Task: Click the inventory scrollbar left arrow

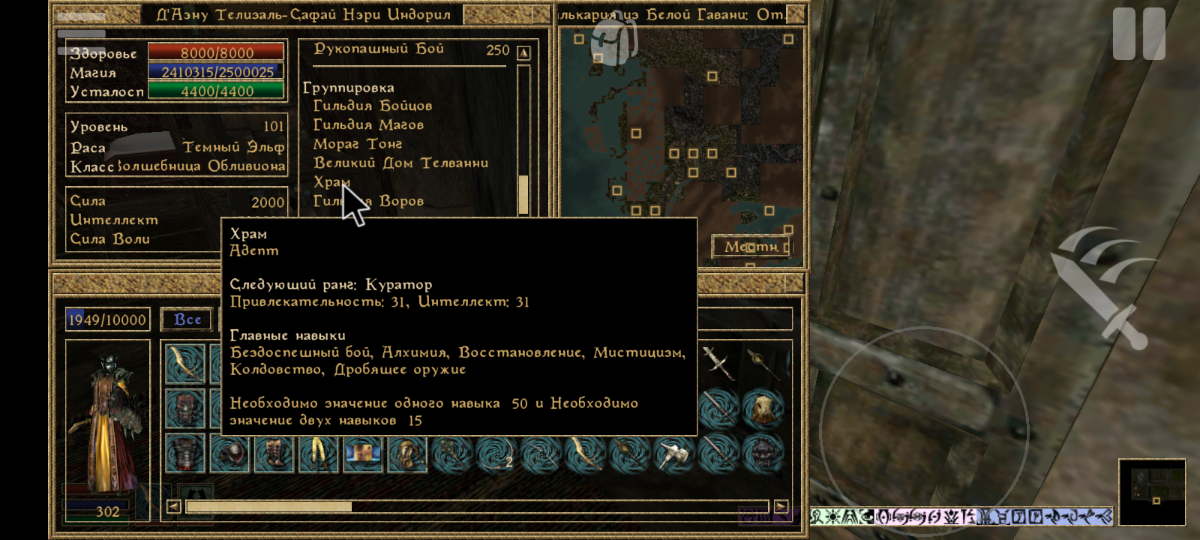Action: (x=174, y=507)
